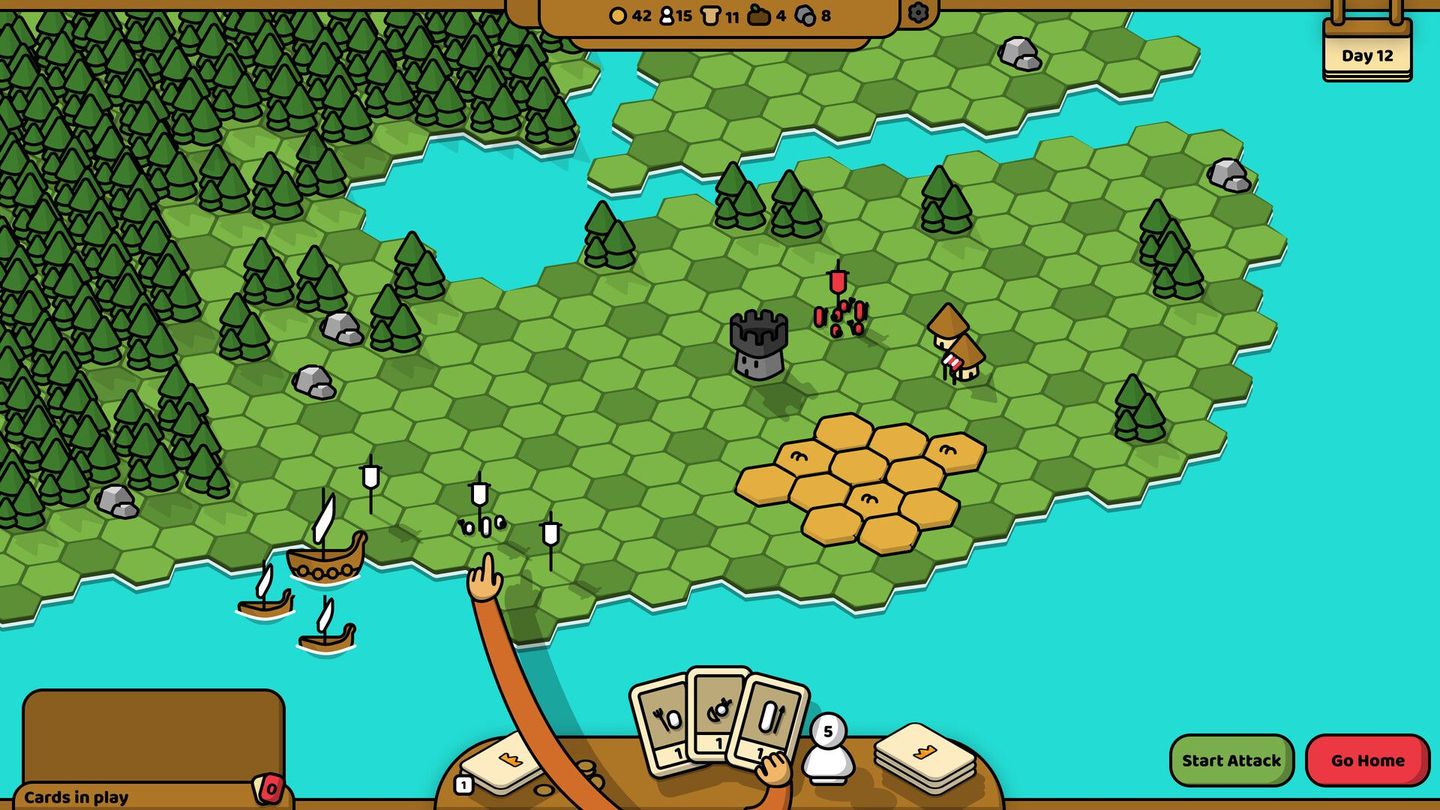
Task: Click the stone resource icon showing 8
Action: point(806,16)
